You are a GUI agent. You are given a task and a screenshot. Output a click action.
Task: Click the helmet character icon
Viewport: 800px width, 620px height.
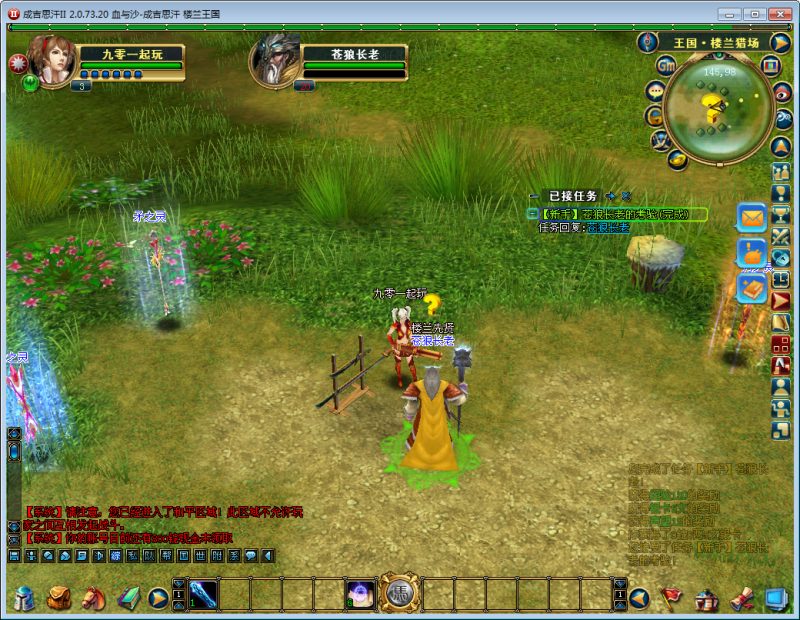pyautogui.click(x=25, y=598)
